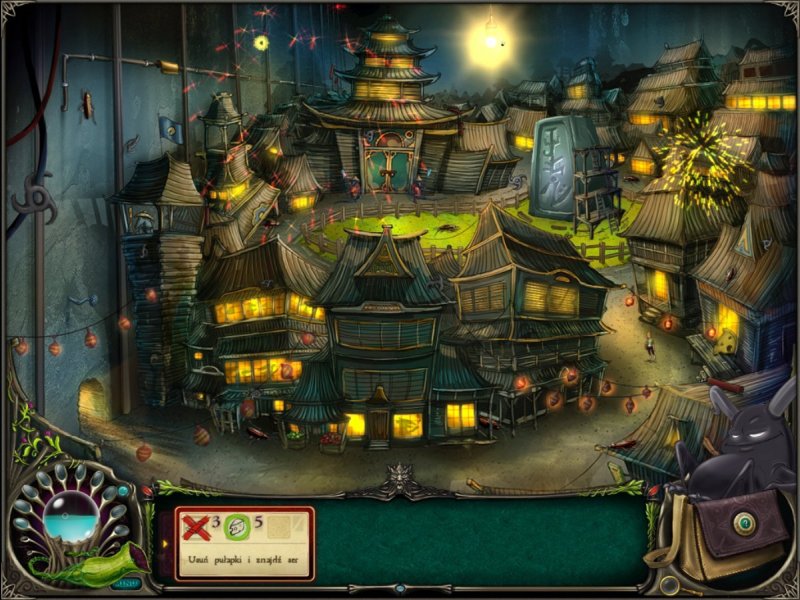This screenshot has height=600, width=800.
Task: Open the Menu button under the crystal orb
Action: click(x=126, y=582)
